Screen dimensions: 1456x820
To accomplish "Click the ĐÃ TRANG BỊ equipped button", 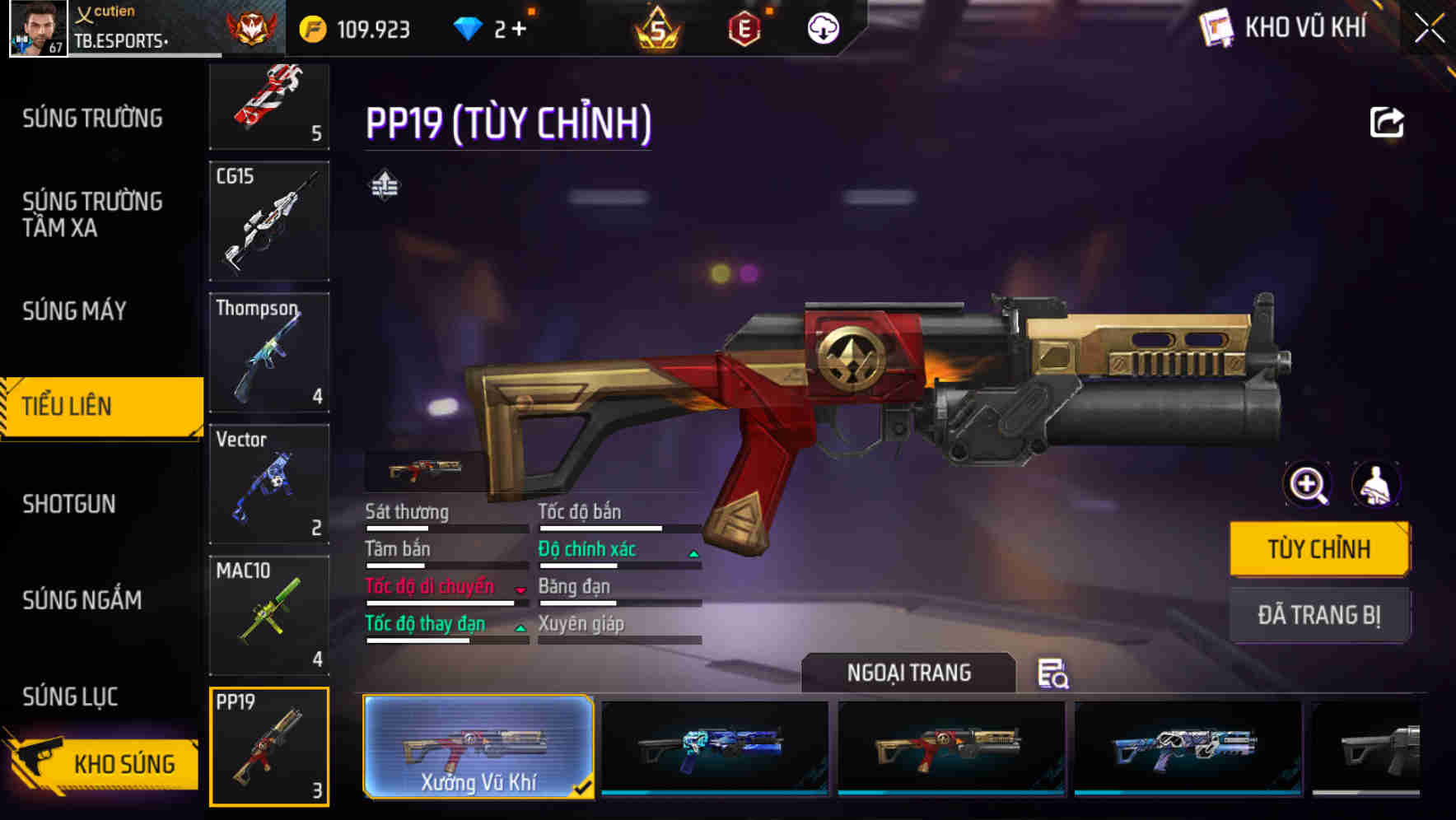I will 1319,615.
